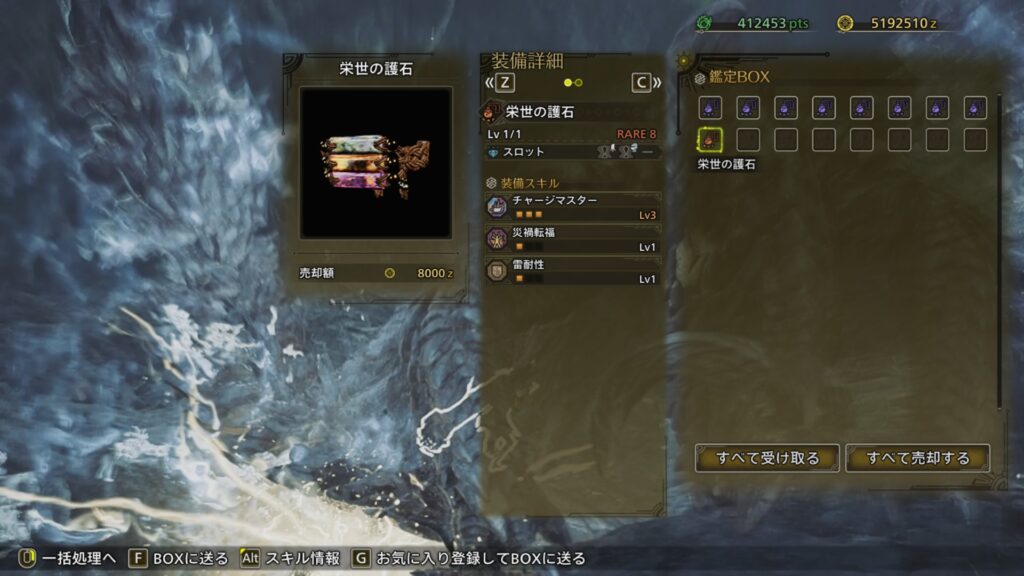Click the すべて売却する button
Image resolution: width=1024 pixels, height=576 pixels.
(x=918, y=458)
